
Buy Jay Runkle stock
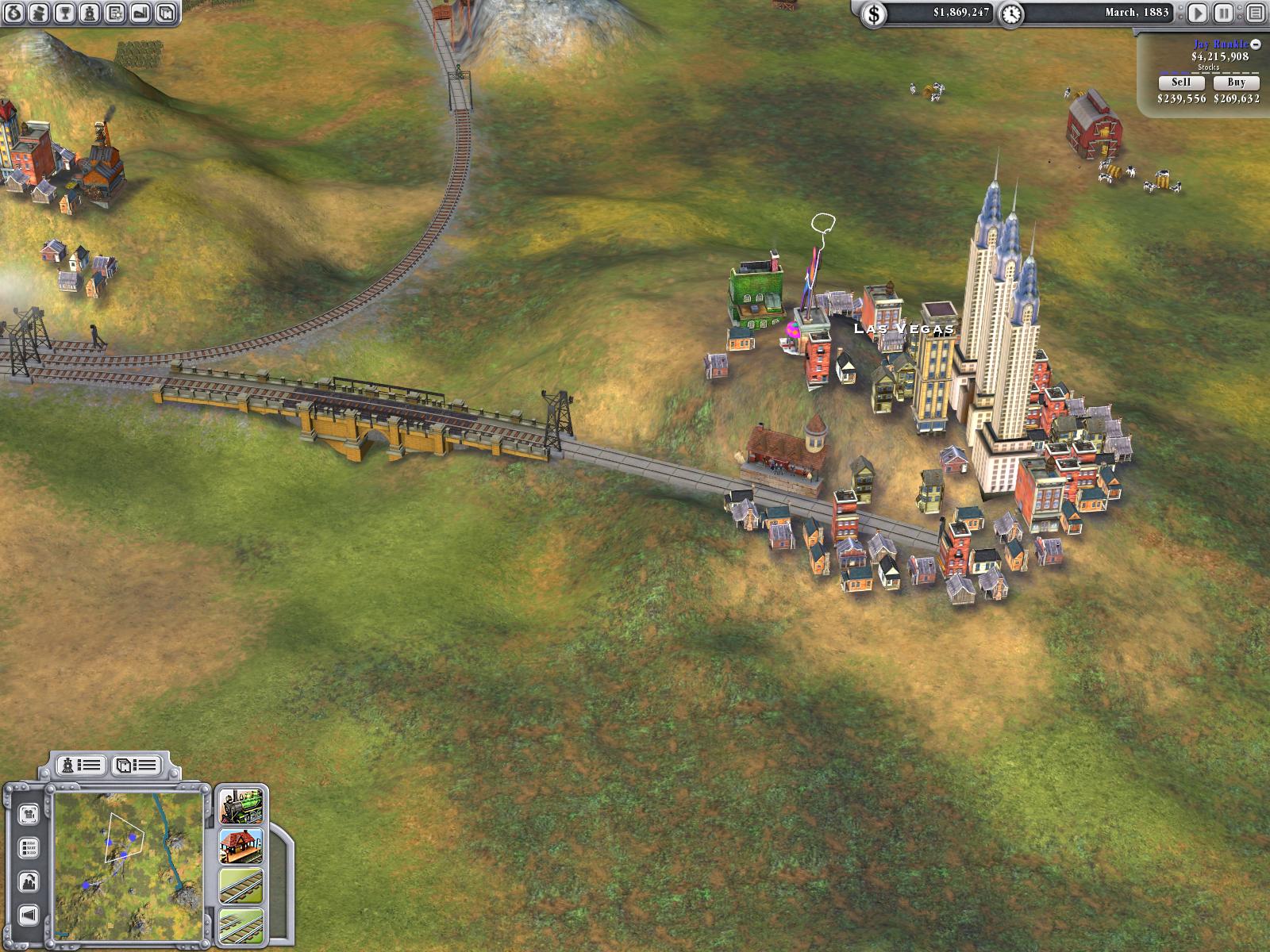click(1236, 83)
